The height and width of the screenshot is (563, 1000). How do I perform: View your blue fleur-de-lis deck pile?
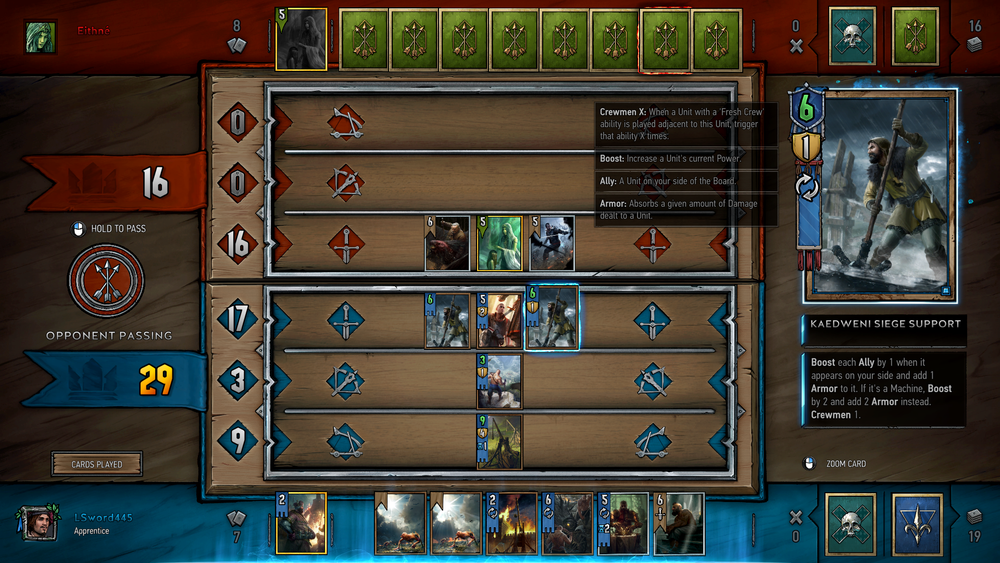click(917, 523)
